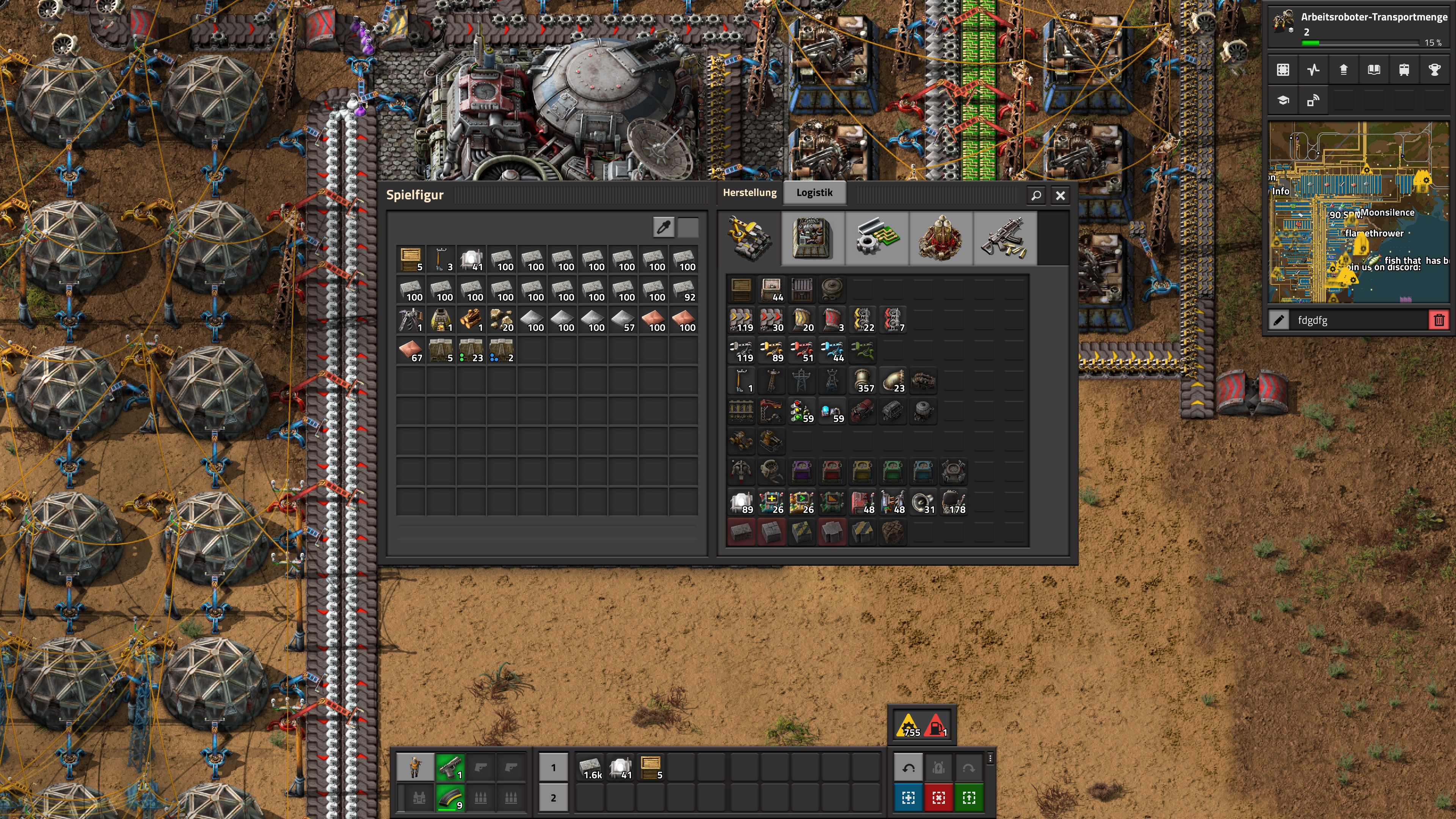The height and width of the screenshot is (819, 1456).
Task: Select the assembler production category
Action: [x=812, y=238]
